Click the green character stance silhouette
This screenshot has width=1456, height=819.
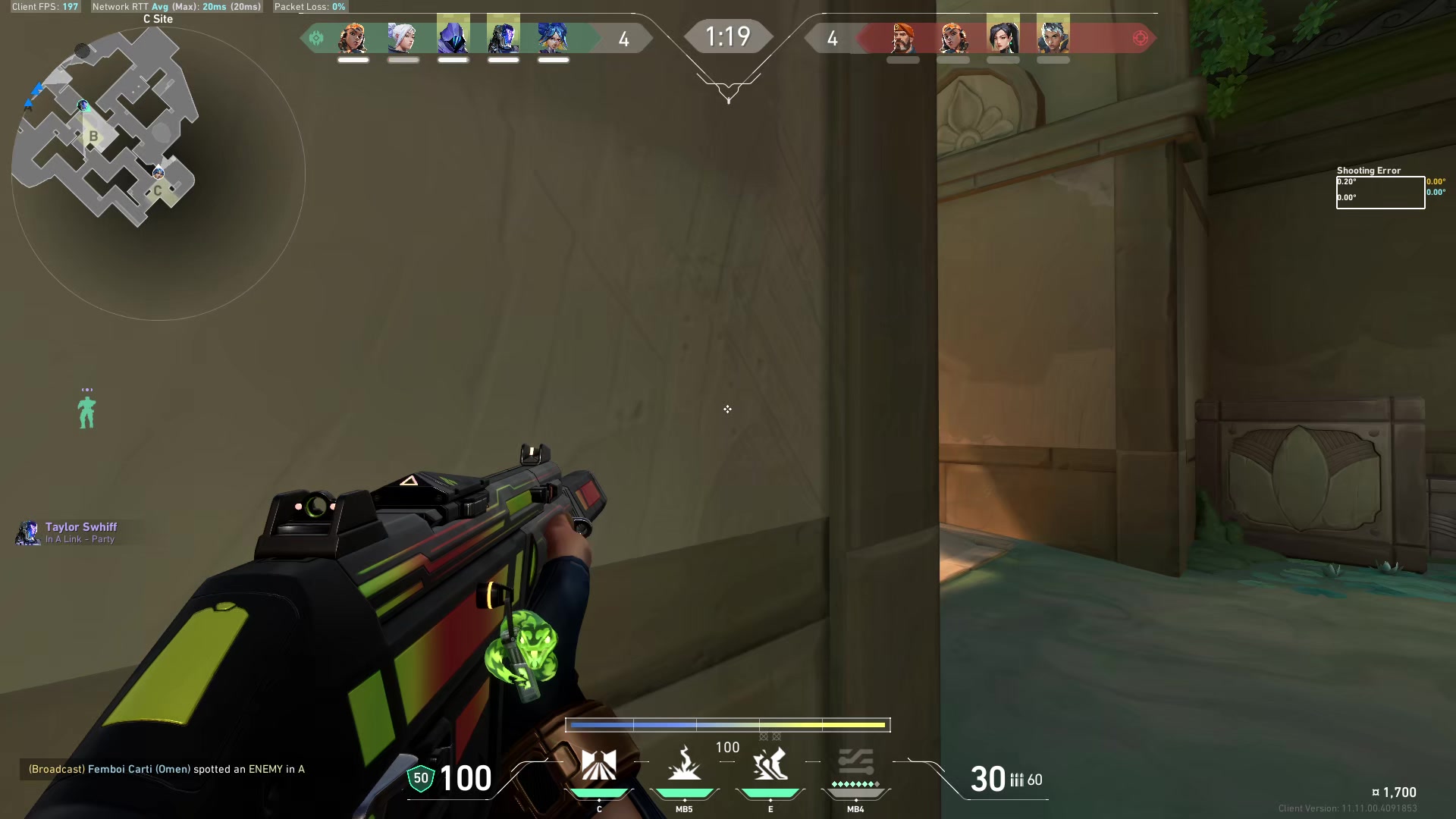pos(87,411)
